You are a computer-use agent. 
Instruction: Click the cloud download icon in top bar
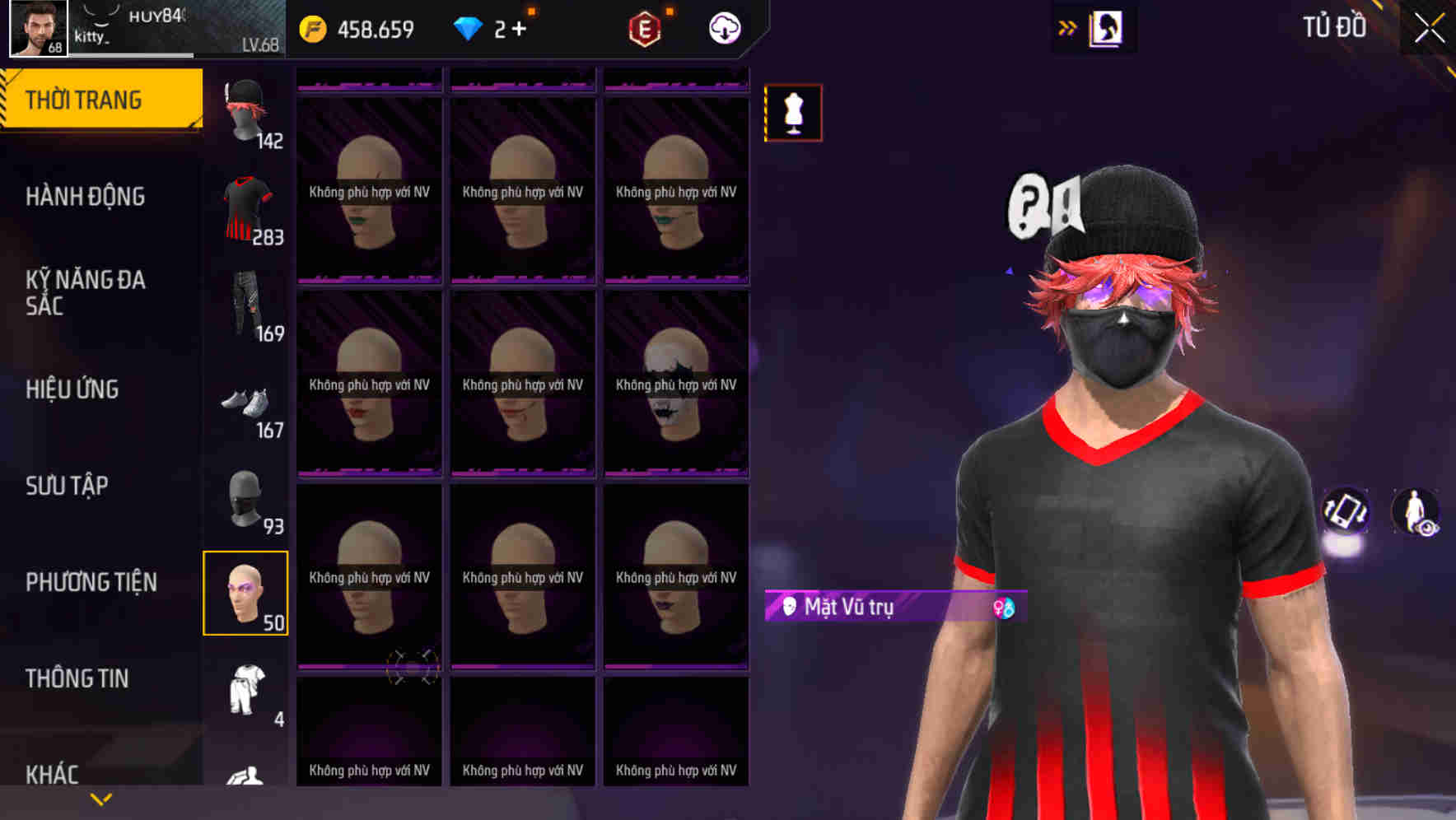coord(723,27)
